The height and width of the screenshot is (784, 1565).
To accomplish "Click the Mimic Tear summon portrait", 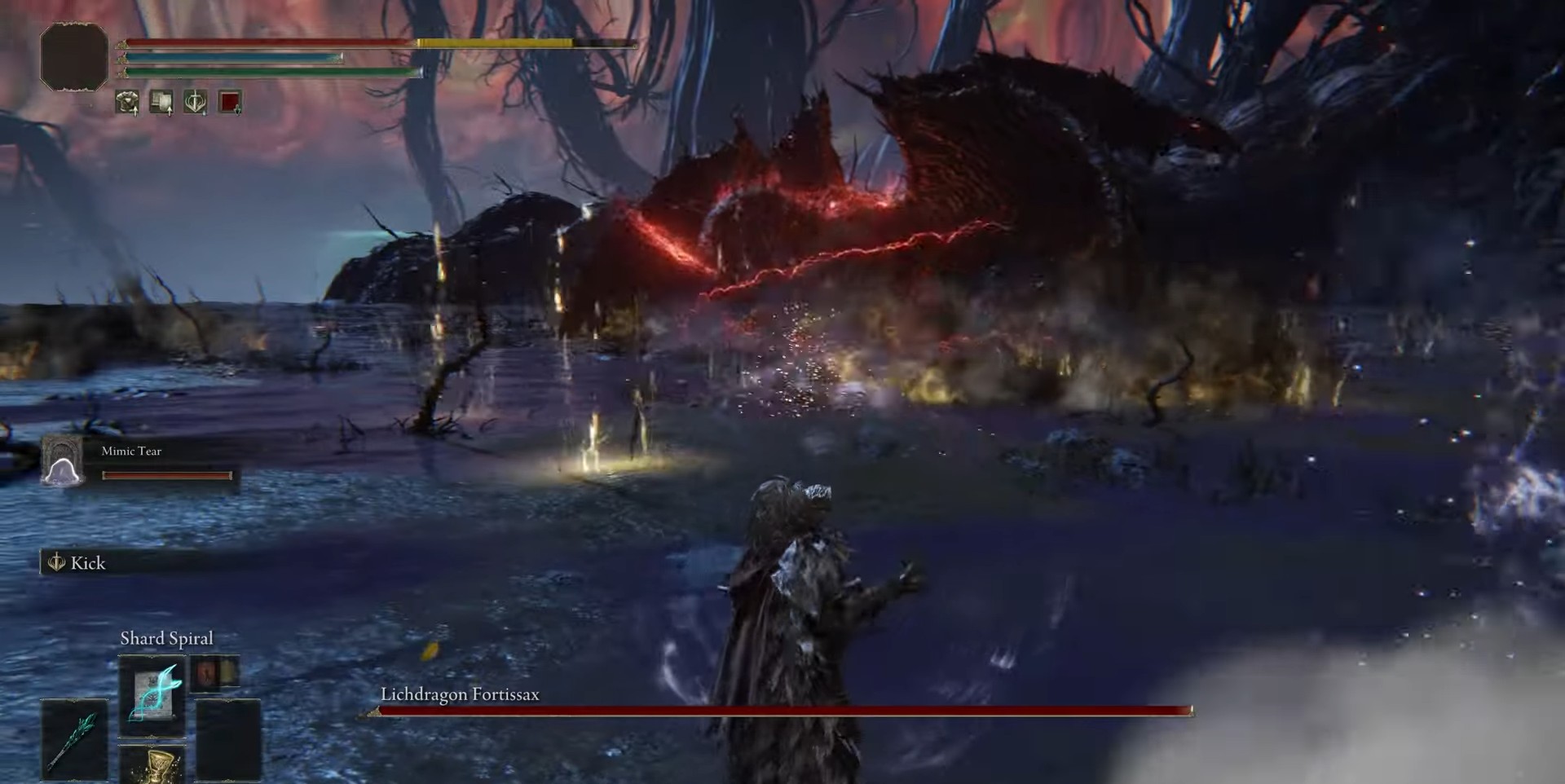I will [63, 461].
